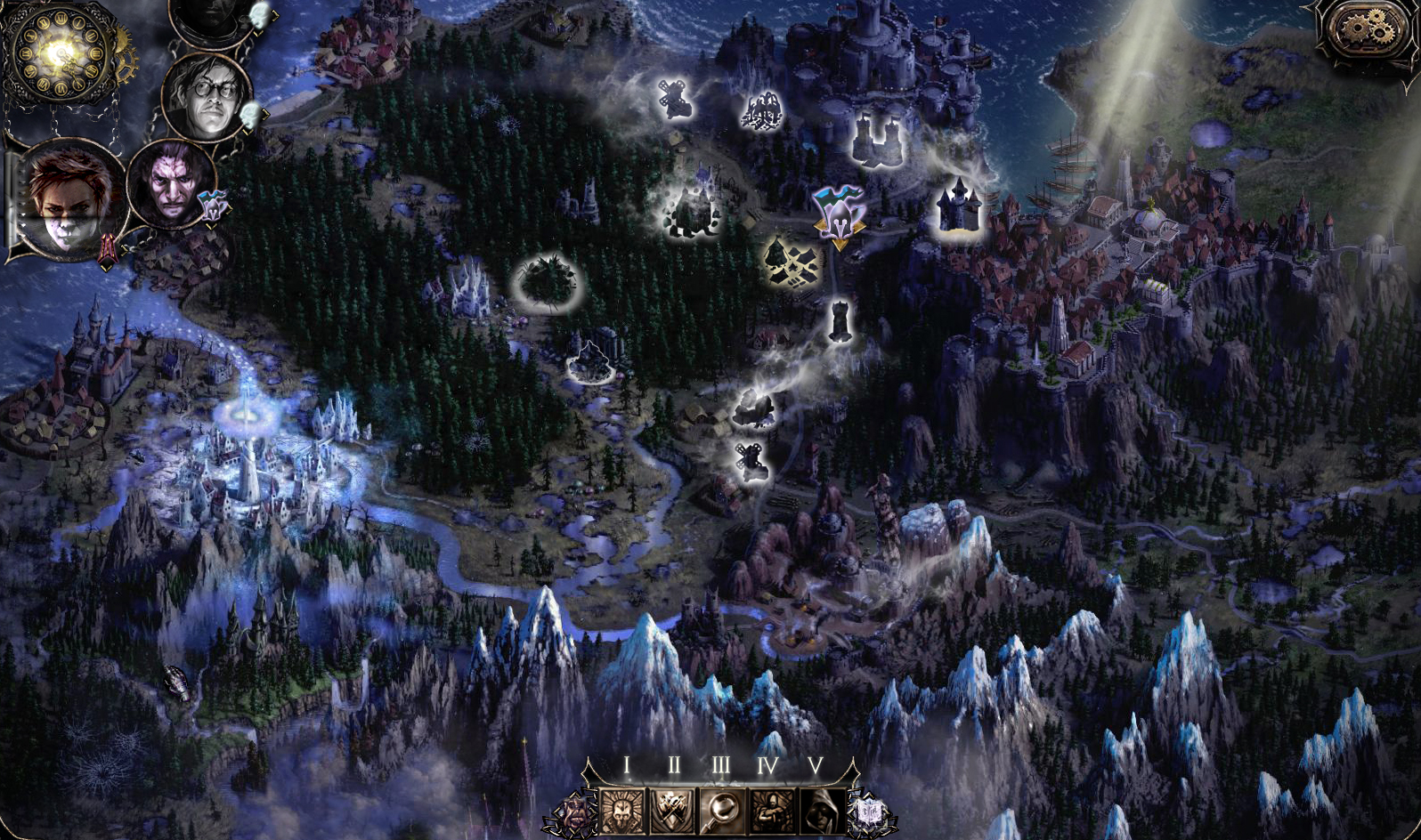Image resolution: width=1421 pixels, height=840 pixels.
Task: Open the crossed-swords shield icon under chapter II
Action: (673, 809)
